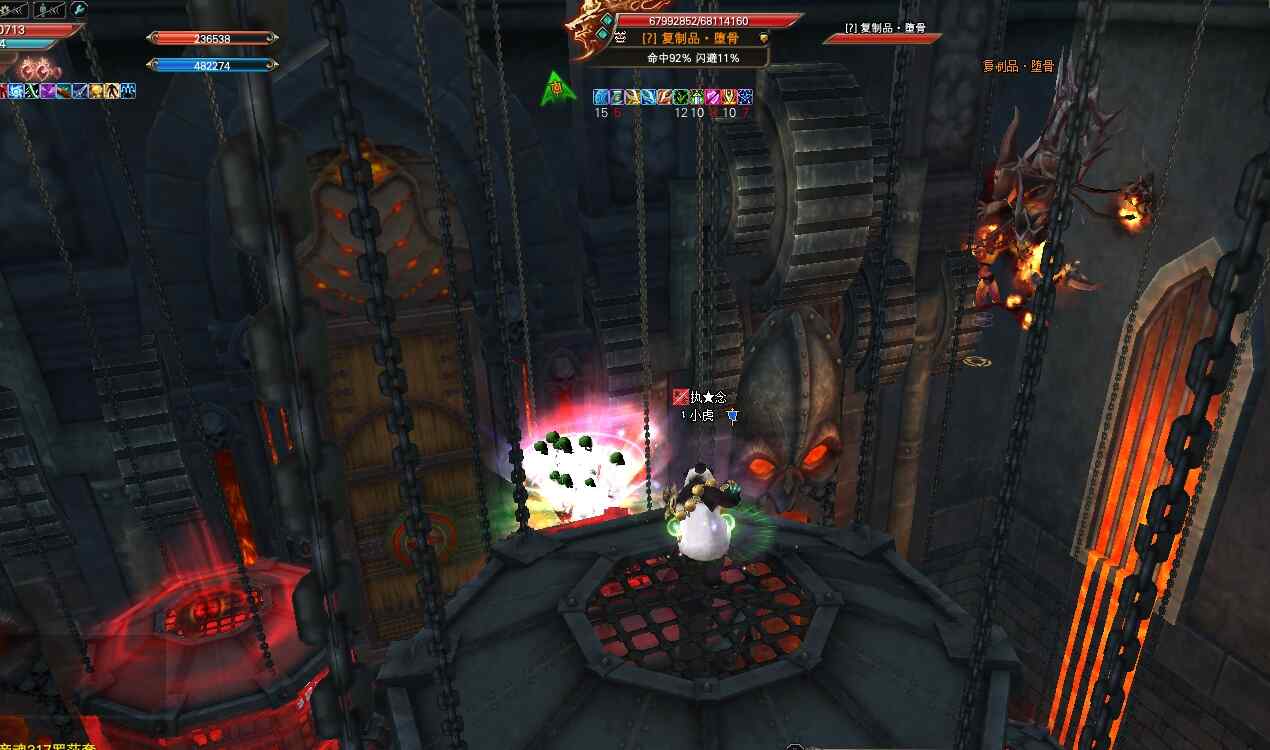Inspect the dark blue snowflake debuff on boss
Image resolution: width=1270 pixels, height=750 pixels.
745,97
